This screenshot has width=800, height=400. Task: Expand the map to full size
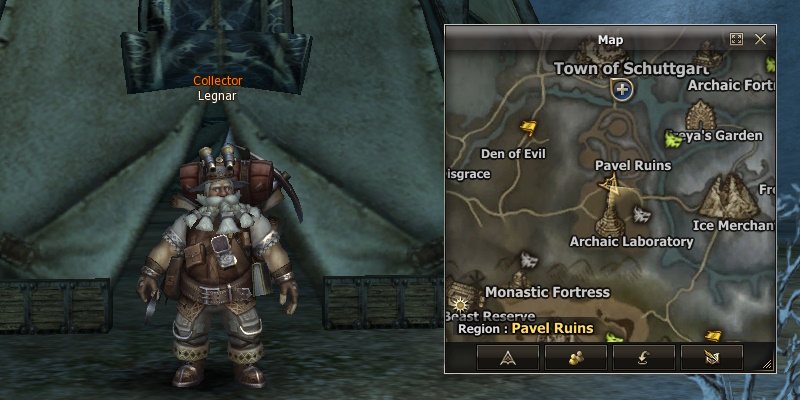tap(737, 39)
